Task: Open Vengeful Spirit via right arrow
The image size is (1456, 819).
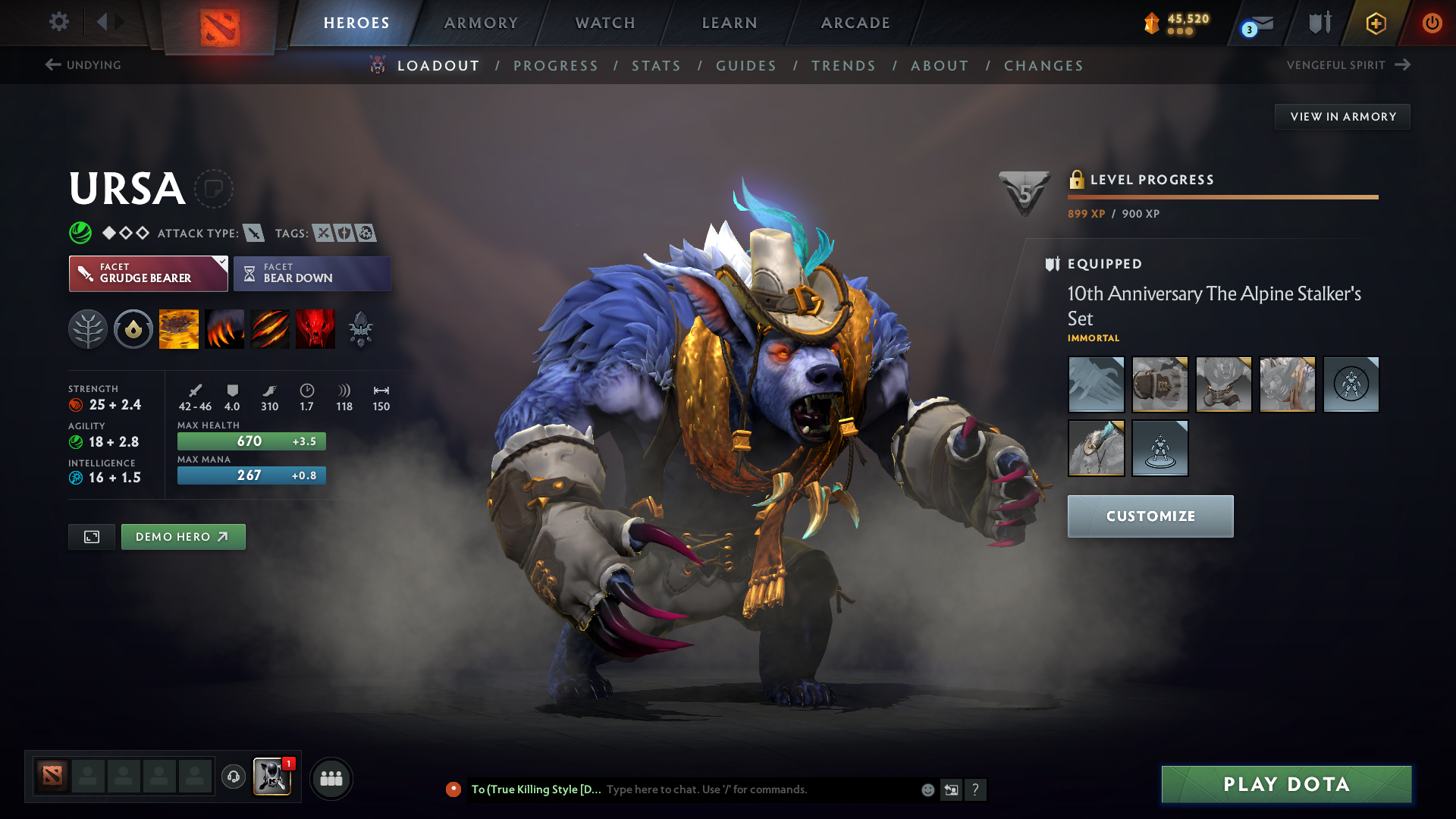Action: coord(1402,64)
